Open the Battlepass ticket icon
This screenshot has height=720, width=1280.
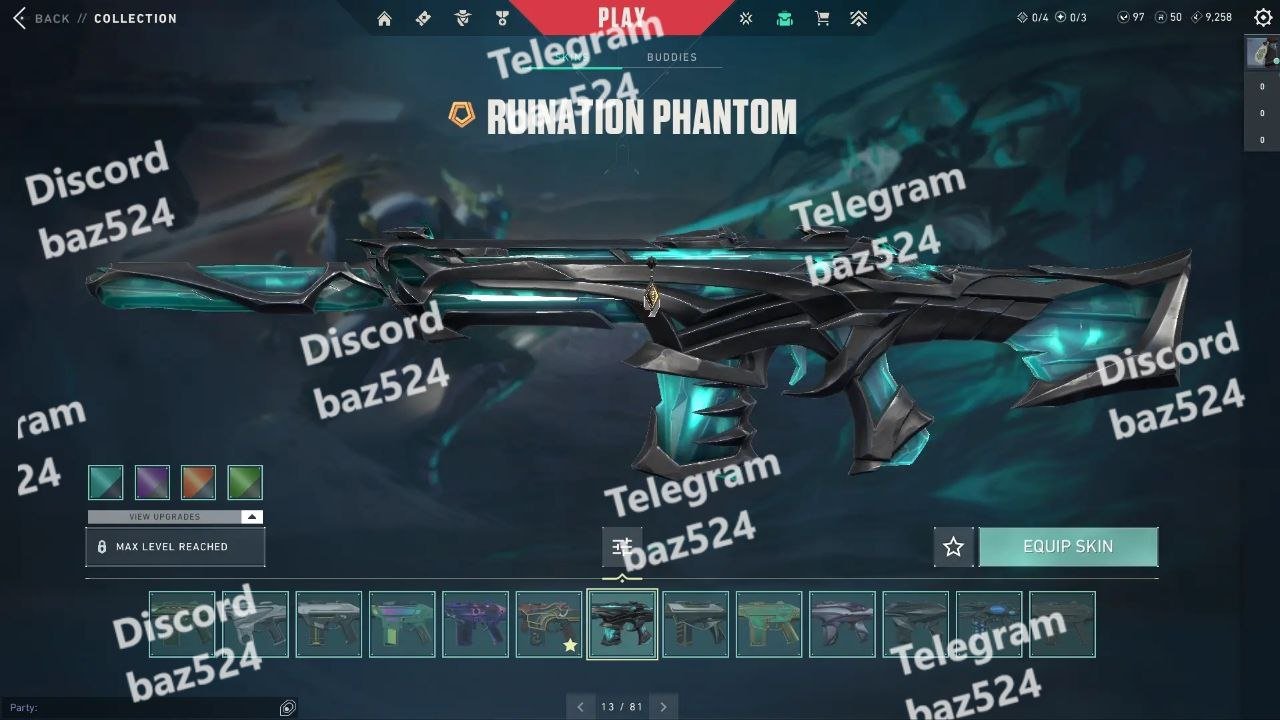[423, 18]
